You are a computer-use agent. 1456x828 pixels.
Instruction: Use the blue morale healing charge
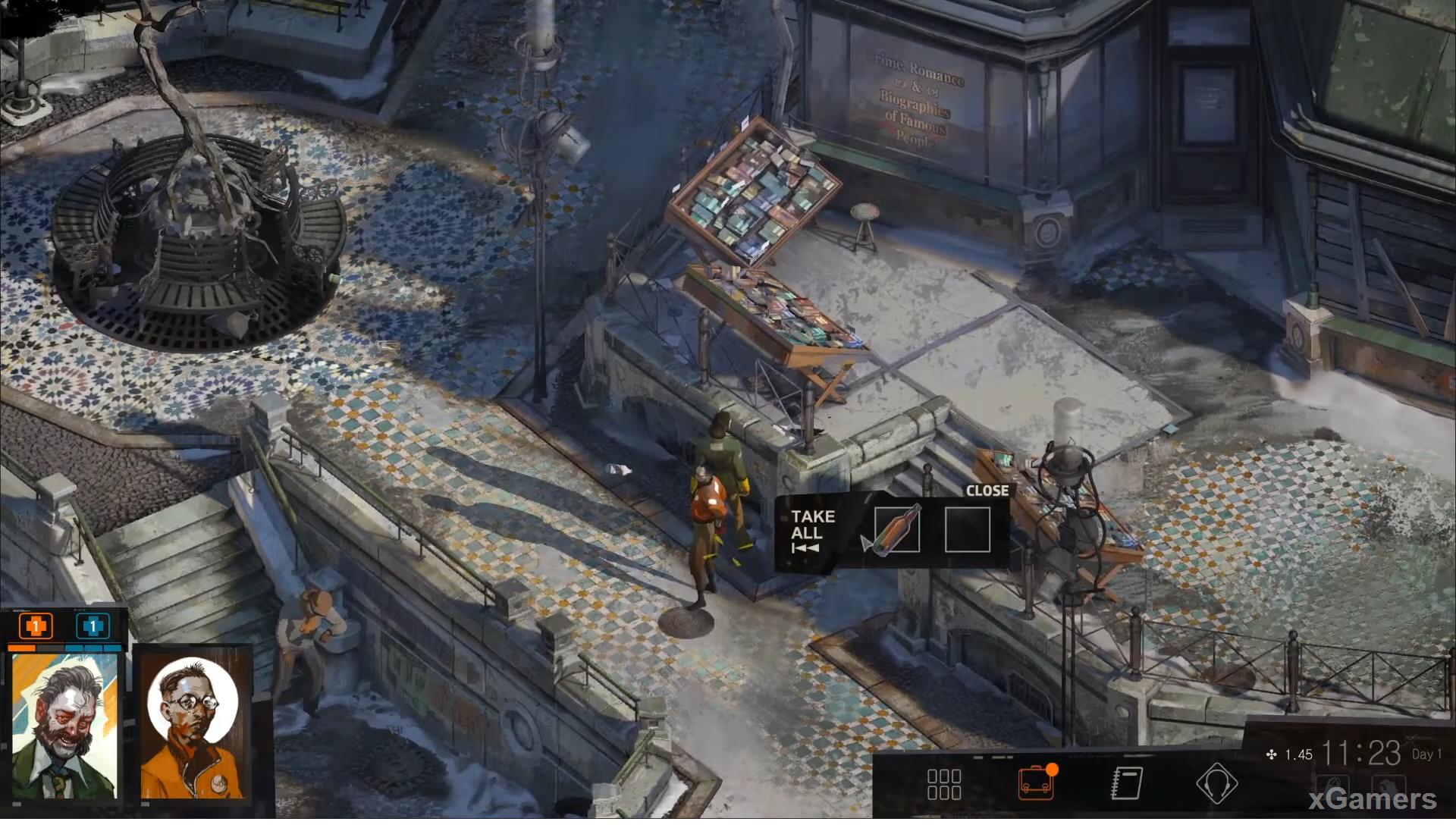coord(93,626)
